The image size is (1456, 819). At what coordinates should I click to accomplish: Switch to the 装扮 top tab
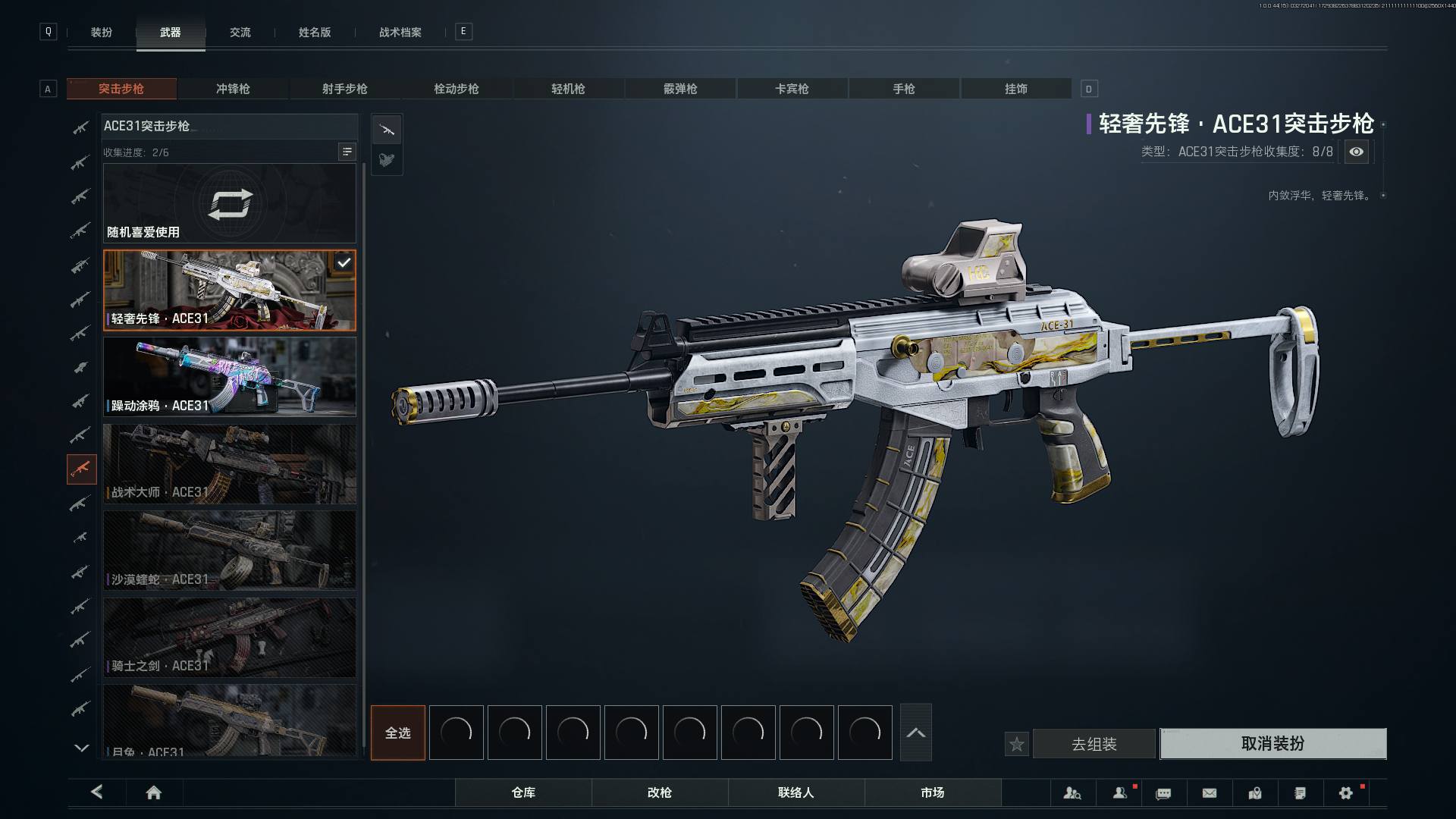pos(102,33)
